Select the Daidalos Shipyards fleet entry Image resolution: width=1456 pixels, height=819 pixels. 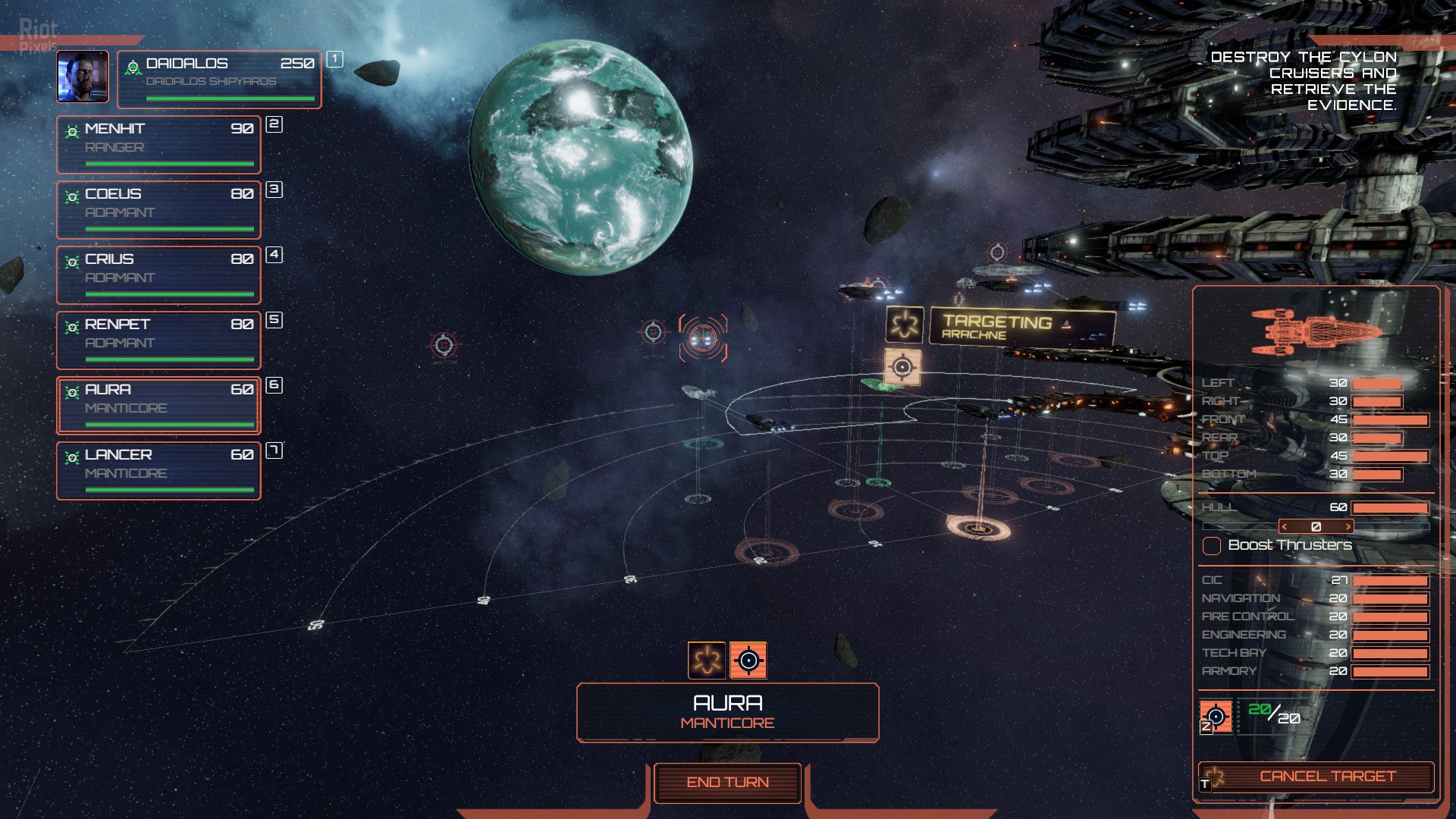click(x=219, y=79)
